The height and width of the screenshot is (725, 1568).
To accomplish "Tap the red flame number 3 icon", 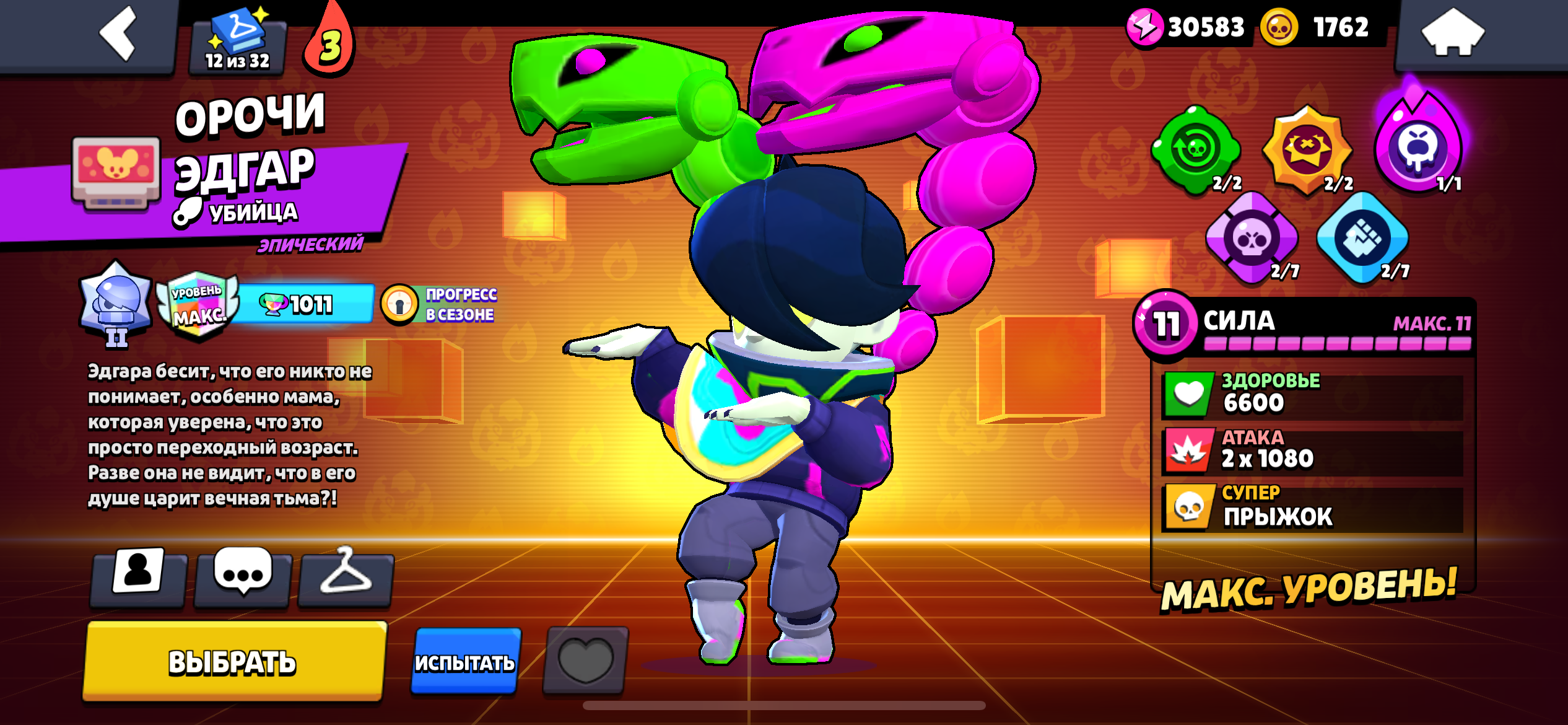I will (x=329, y=43).
